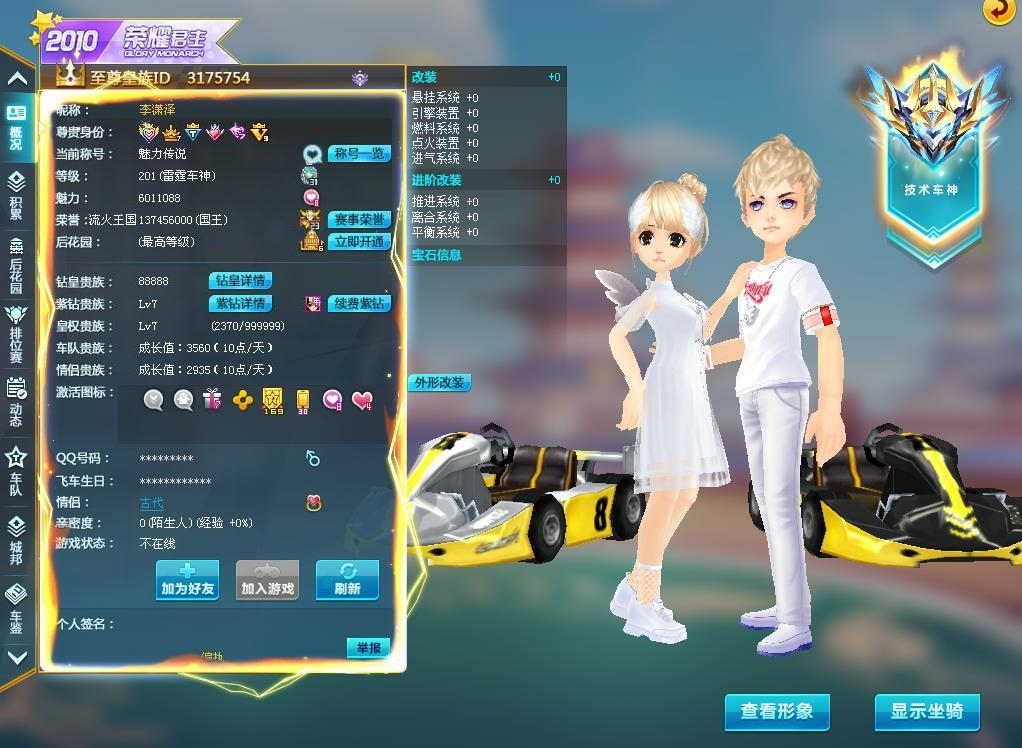Open 钻皇详情 details
The image size is (1022, 748).
(240, 281)
